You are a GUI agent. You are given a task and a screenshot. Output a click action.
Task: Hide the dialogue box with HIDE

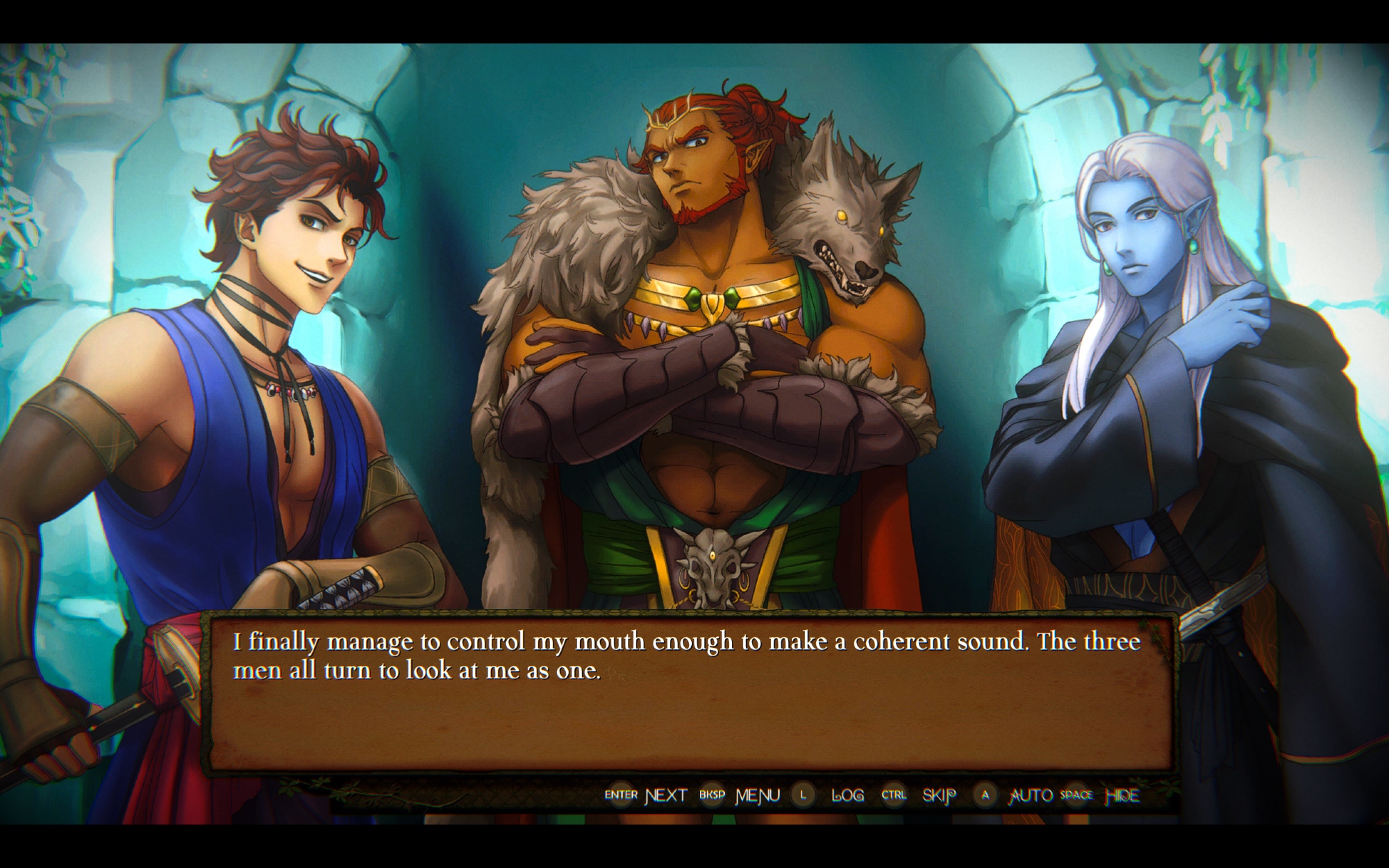1122,795
